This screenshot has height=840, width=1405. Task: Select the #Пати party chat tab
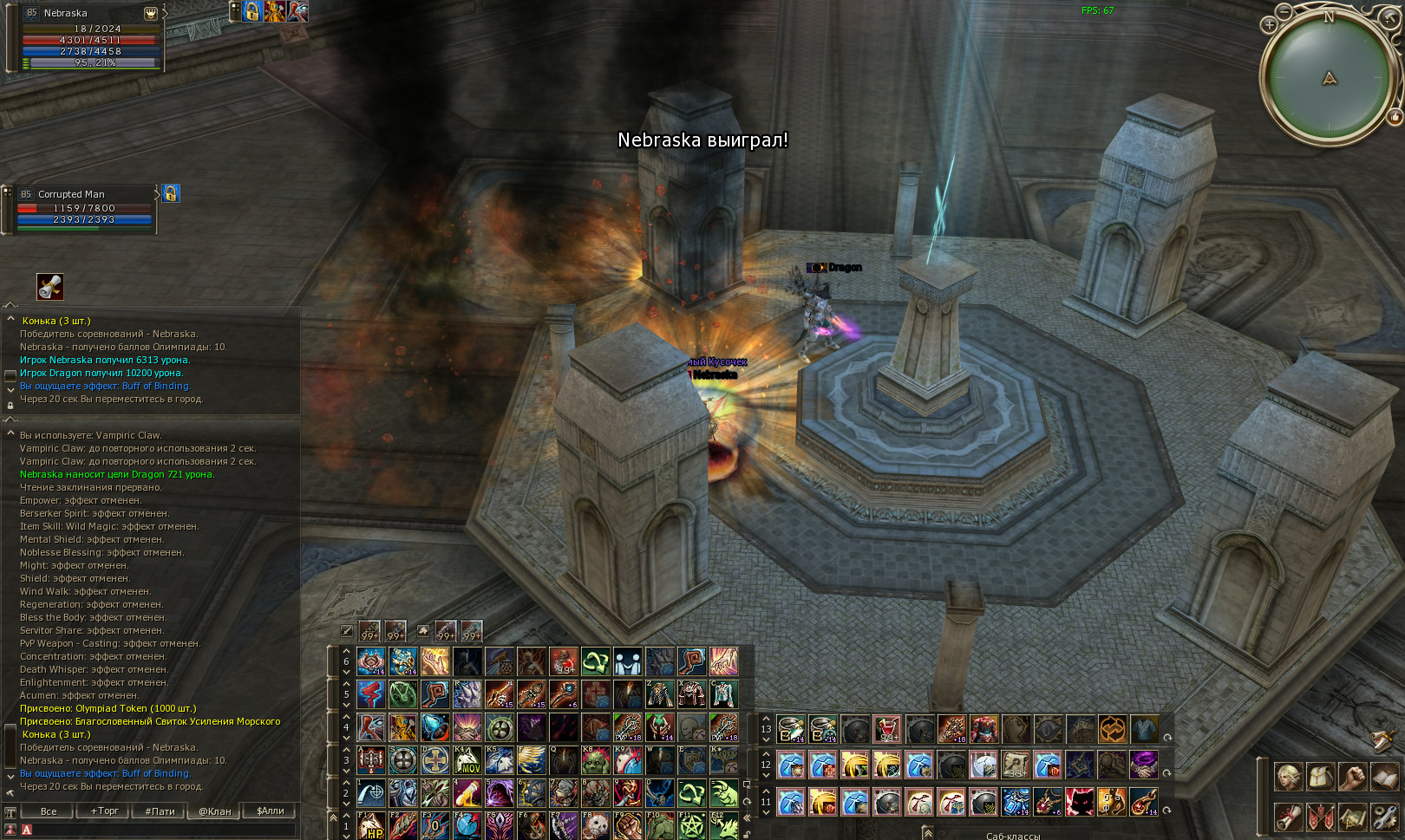coord(160,811)
